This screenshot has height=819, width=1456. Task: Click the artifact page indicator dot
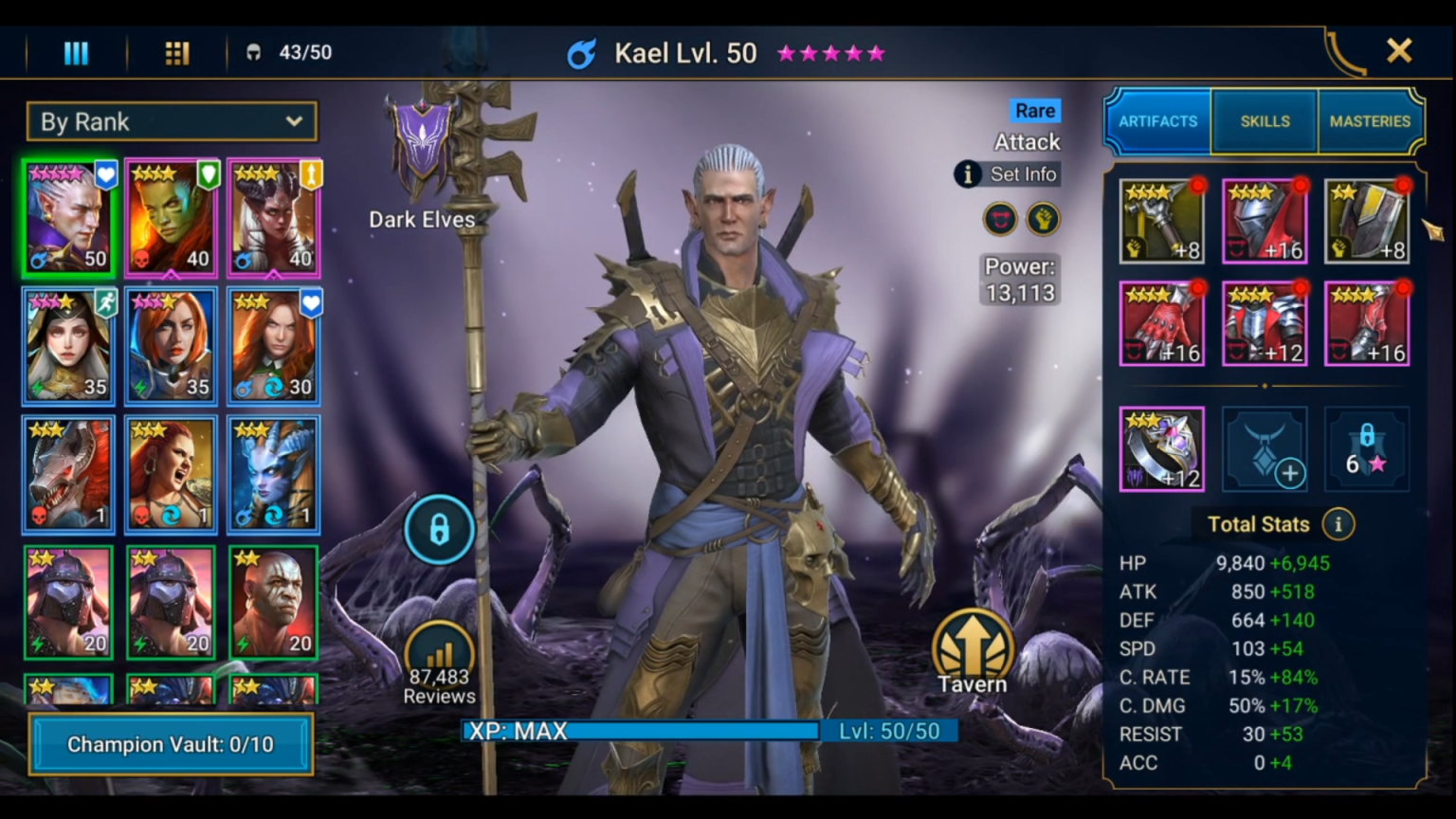coord(1265,386)
